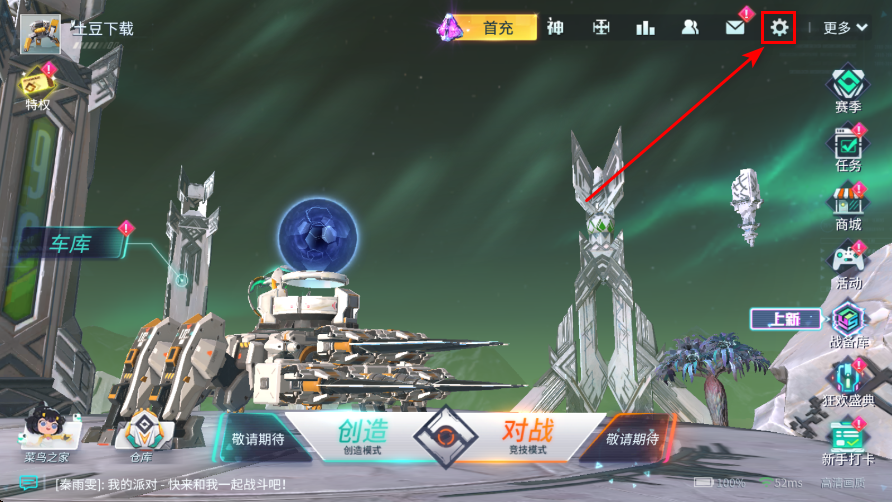The width and height of the screenshot is (892, 502).
Task: Open the 特权 privileges icon
Action: (37, 85)
